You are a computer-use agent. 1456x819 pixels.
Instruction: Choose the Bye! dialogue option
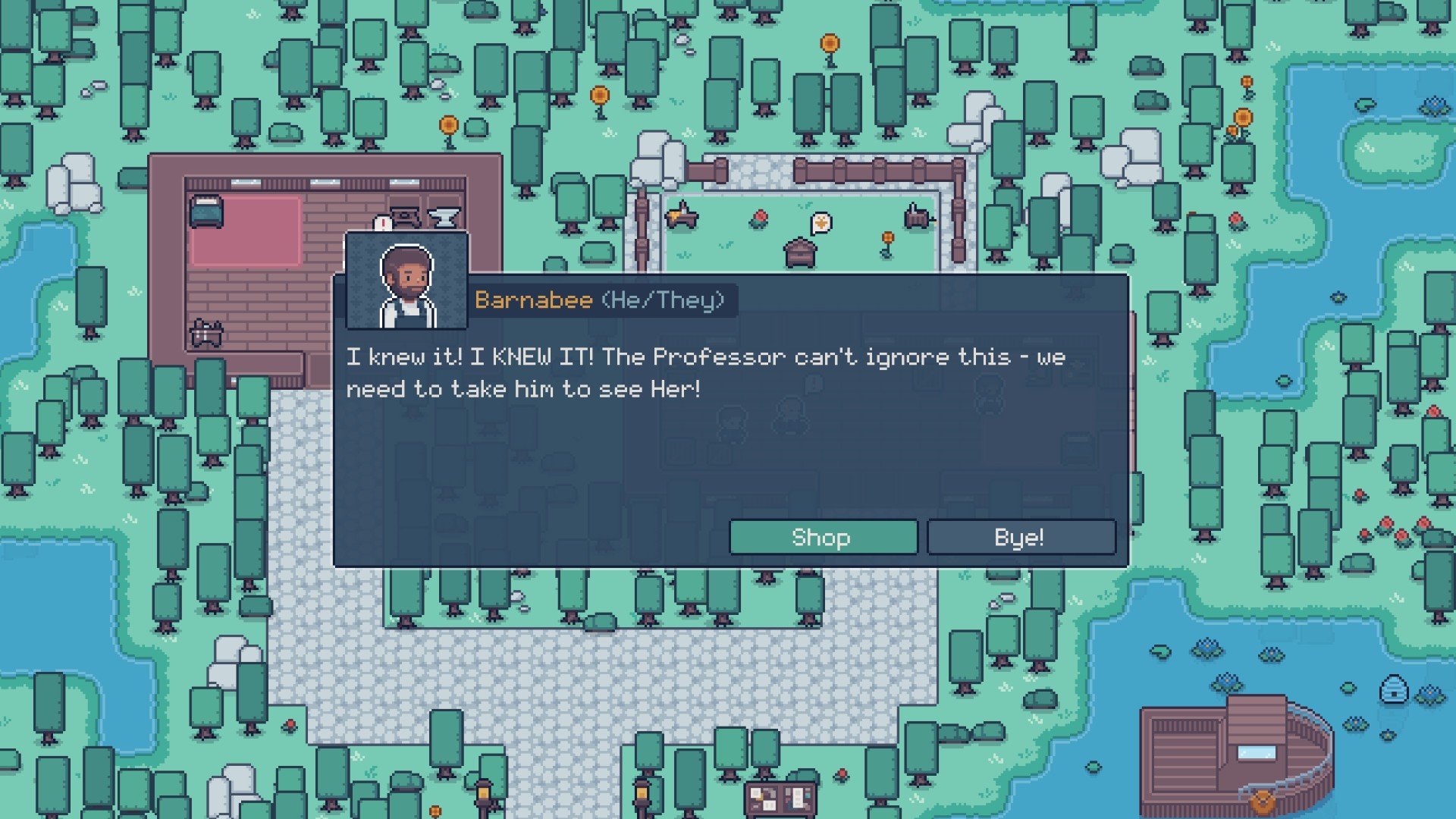pos(1021,537)
